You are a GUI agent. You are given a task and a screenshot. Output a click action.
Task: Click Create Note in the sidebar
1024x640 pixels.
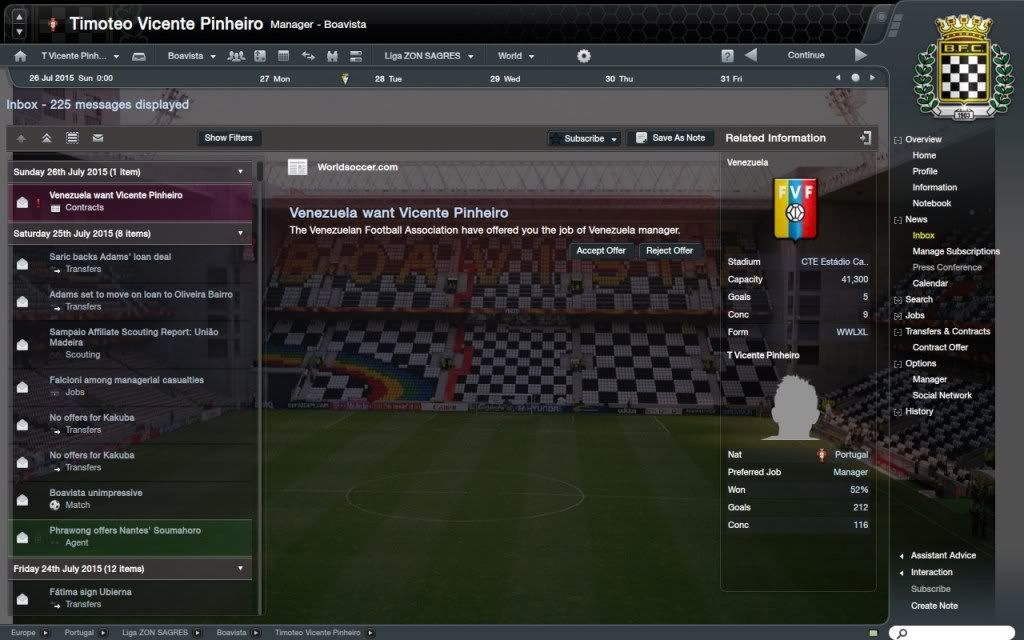[x=934, y=605]
